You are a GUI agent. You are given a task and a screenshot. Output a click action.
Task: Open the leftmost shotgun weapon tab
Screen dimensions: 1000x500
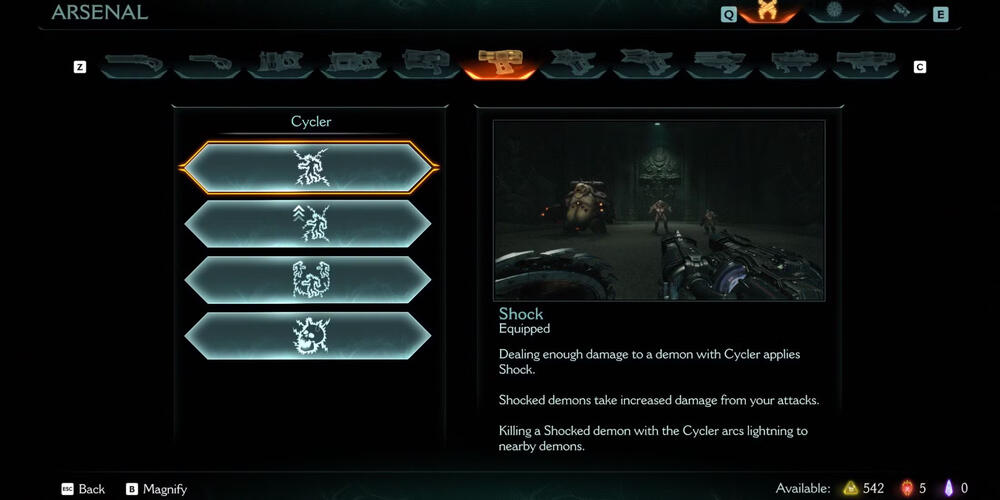pyautogui.click(x=133, y=63)
